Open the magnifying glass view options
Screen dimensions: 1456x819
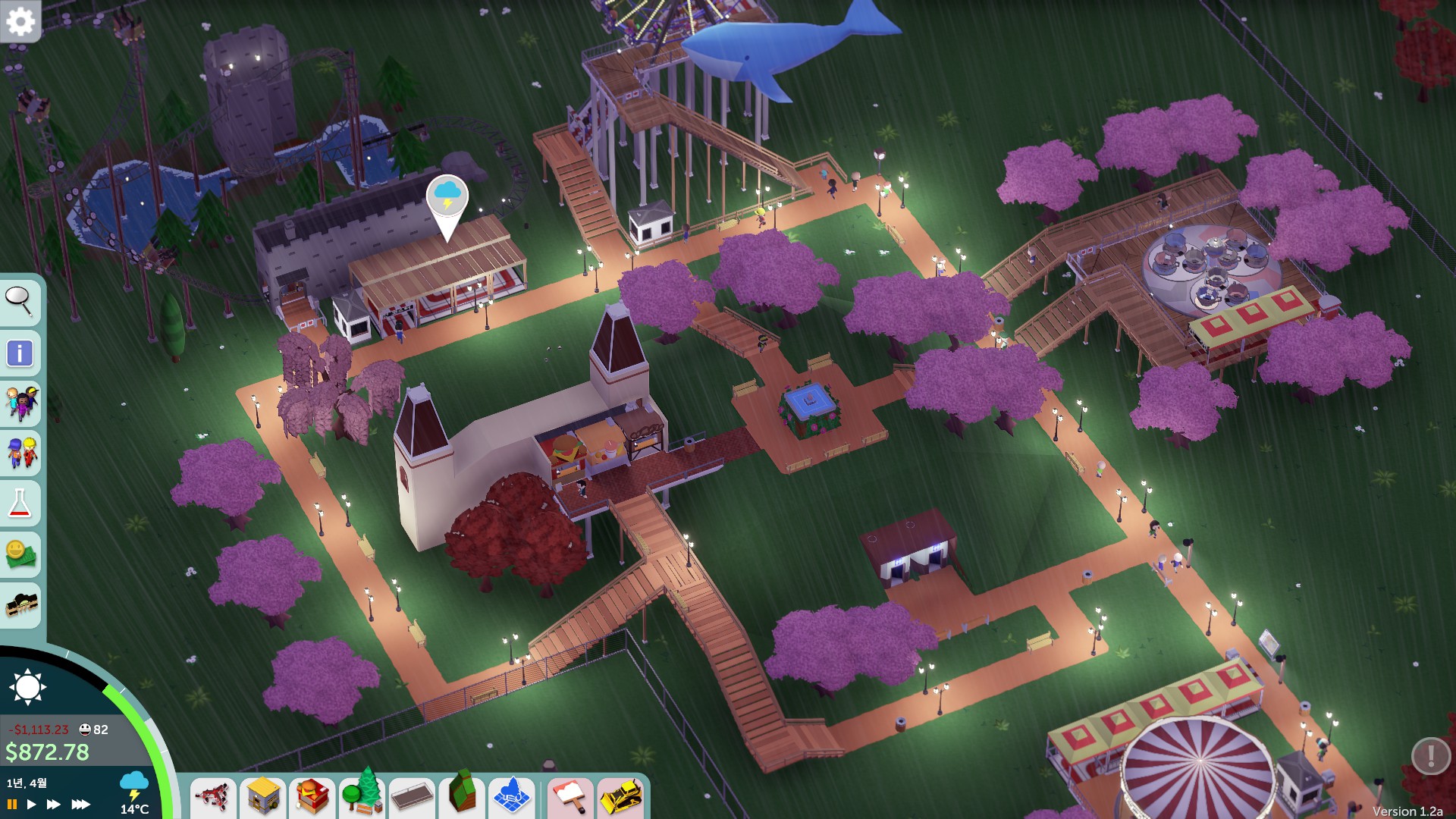tap(20, 302)
